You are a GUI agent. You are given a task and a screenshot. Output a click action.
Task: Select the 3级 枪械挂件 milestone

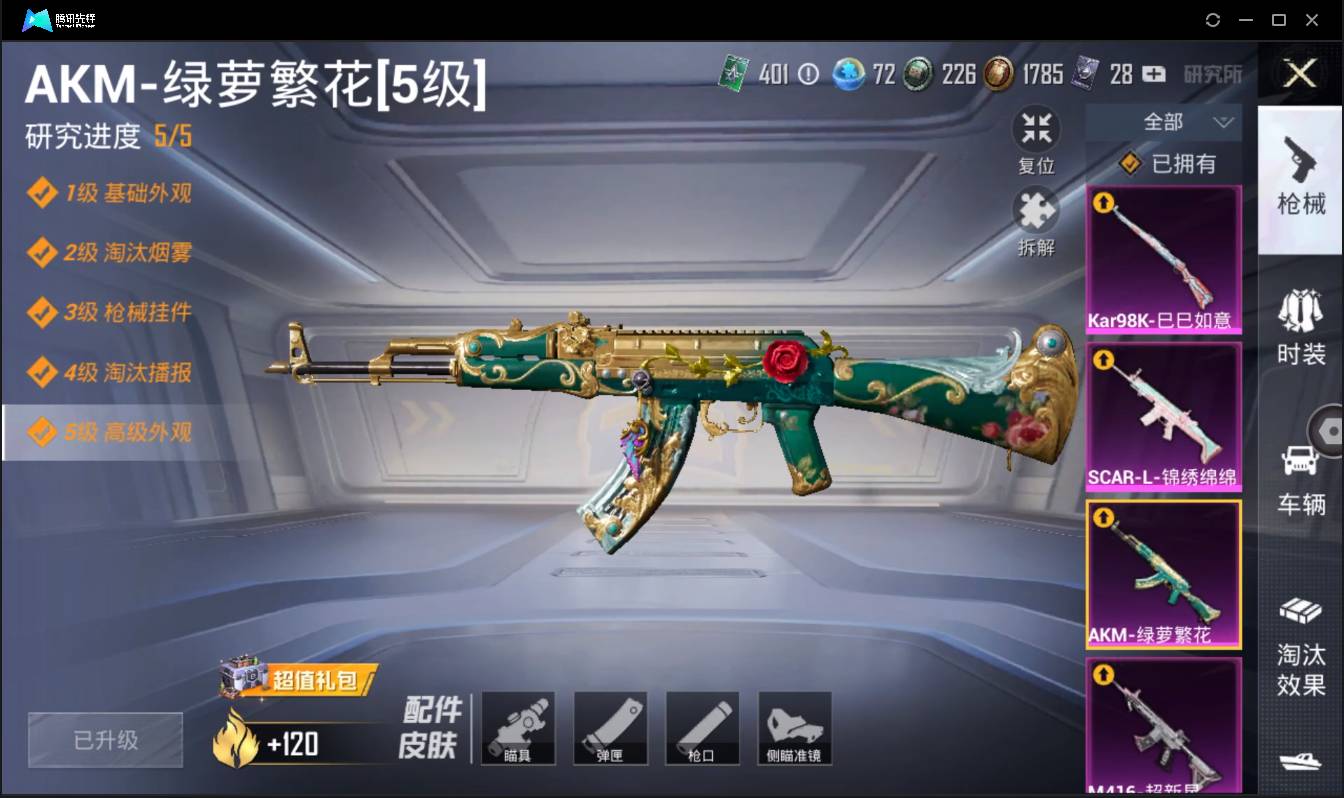click(113, 313)
